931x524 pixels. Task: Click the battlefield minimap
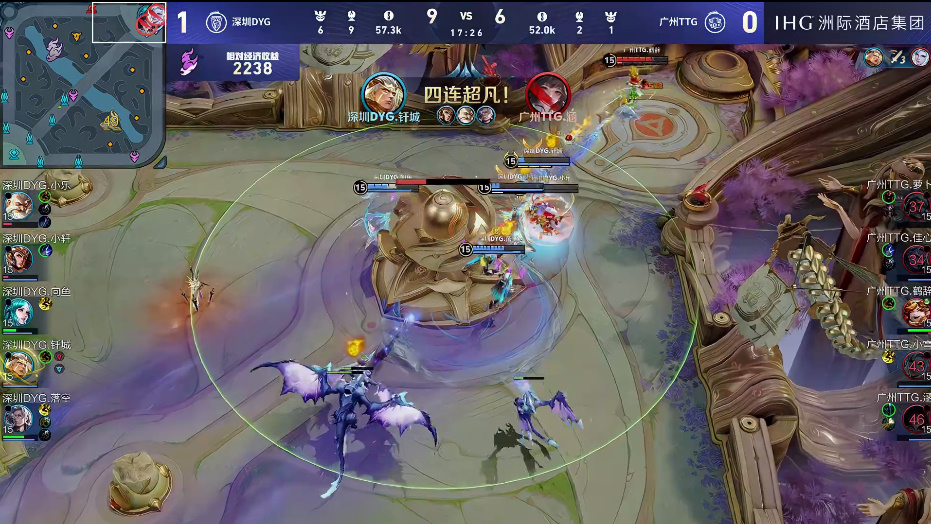[x=82, y=85]
